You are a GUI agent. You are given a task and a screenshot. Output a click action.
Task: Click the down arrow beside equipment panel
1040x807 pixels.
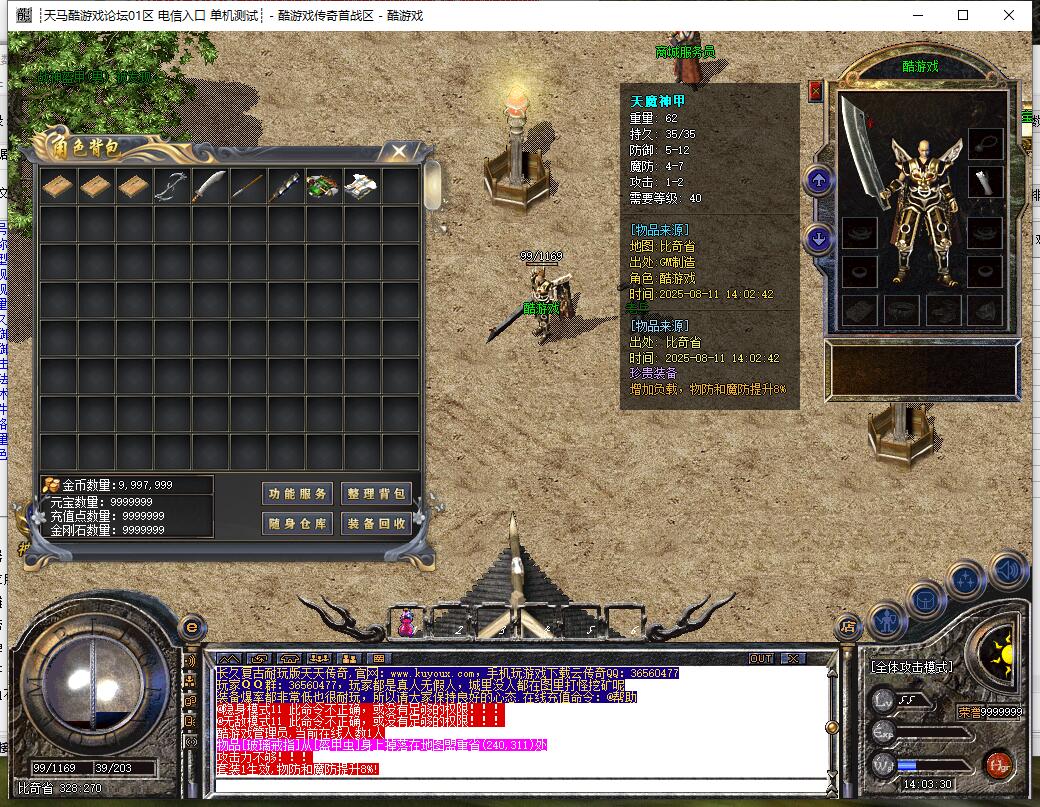click(x=819, y=239)
